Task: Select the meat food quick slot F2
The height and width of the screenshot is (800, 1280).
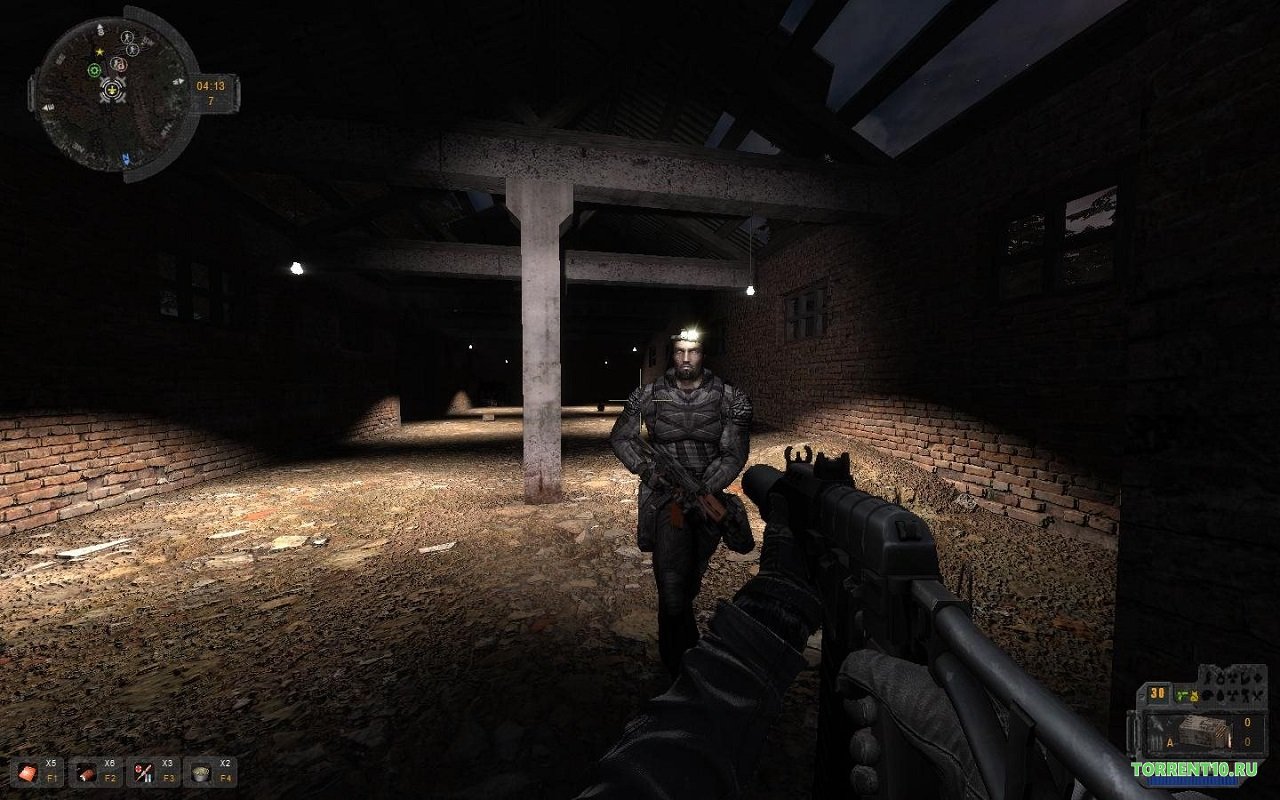Action: pyautogui.click(x=84, y=772)
